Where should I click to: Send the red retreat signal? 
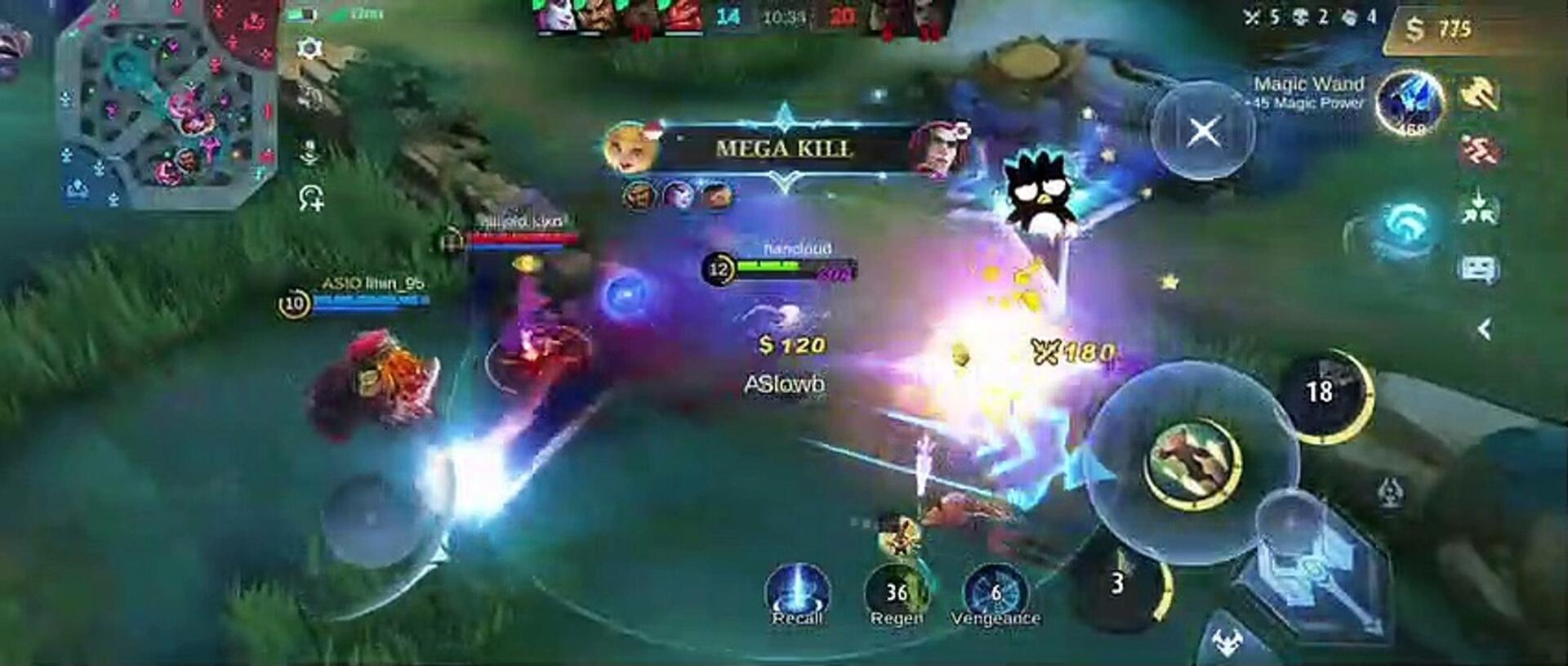pyautogui.click(x=1480, y=152)
